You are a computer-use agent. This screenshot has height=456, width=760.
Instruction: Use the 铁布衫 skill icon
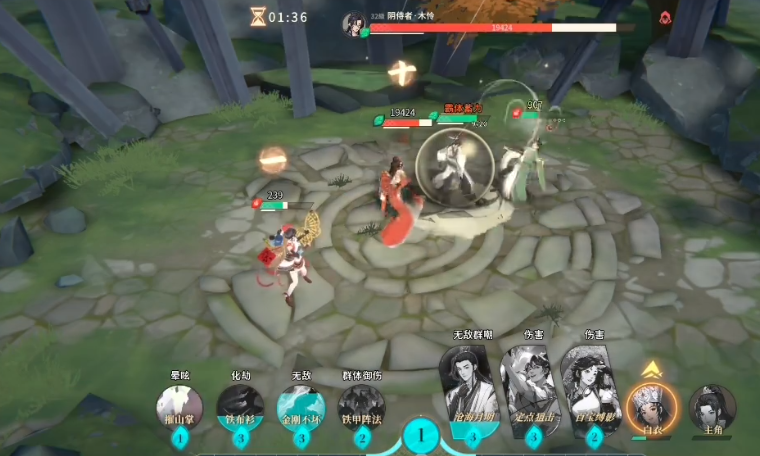pyautogui.click(x=240, y=406)
